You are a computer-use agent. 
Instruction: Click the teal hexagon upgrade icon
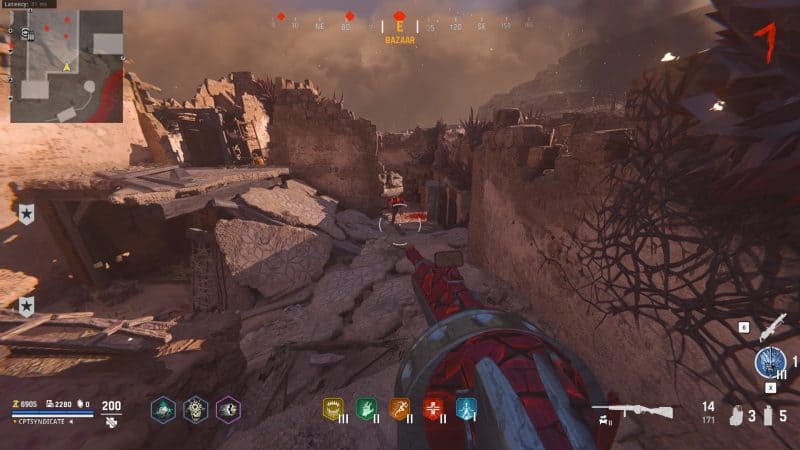click(x=164, y=409)
